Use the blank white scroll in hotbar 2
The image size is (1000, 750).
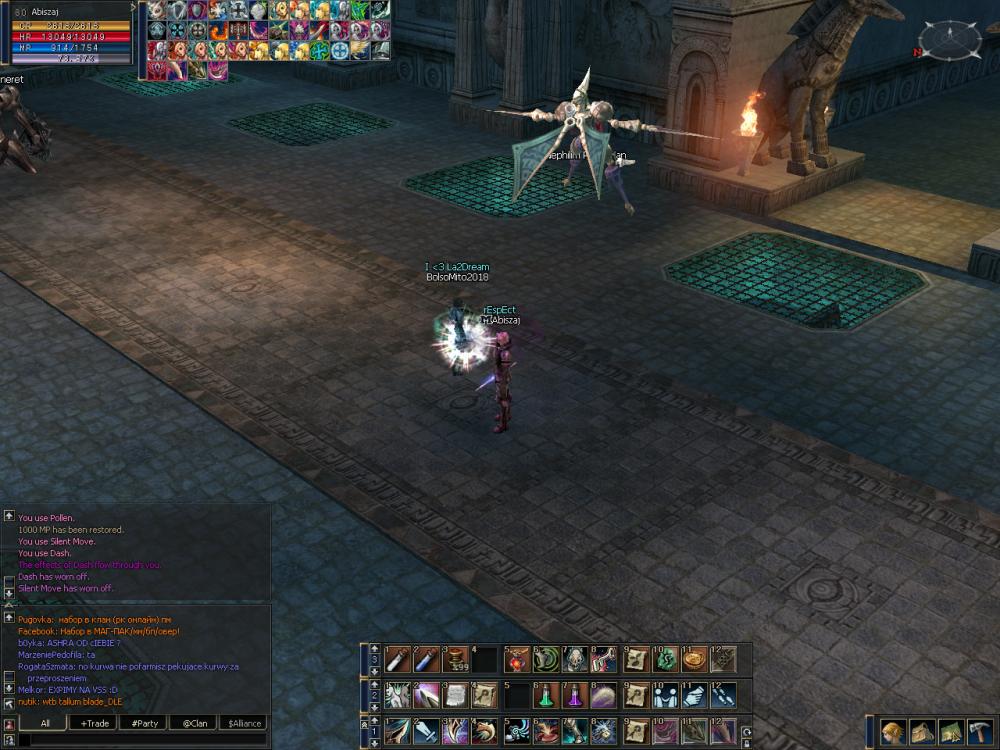(x=455, y=695)
